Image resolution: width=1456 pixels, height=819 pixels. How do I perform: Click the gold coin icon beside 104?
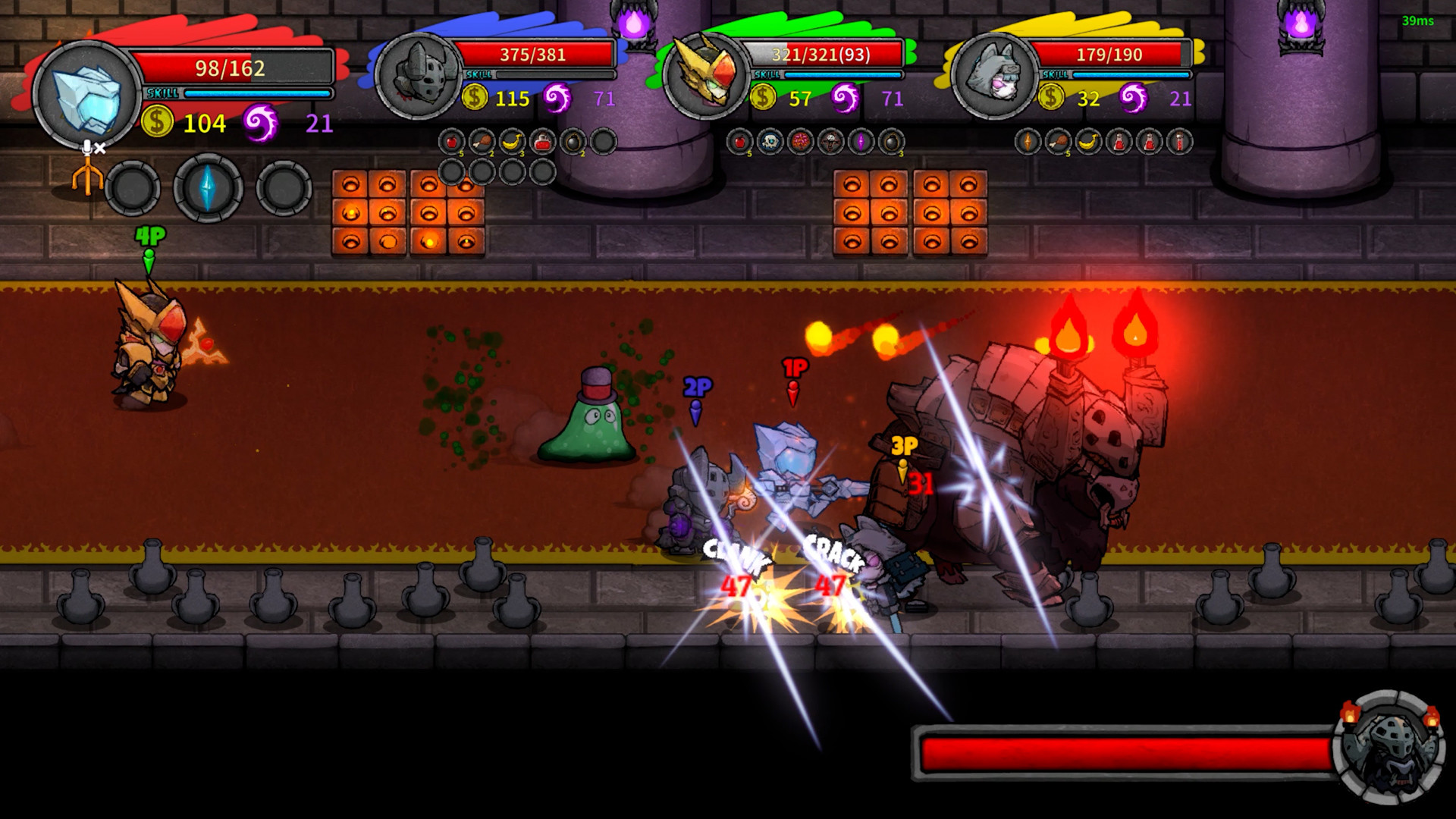pyautogui.click(x=157, y=121)
